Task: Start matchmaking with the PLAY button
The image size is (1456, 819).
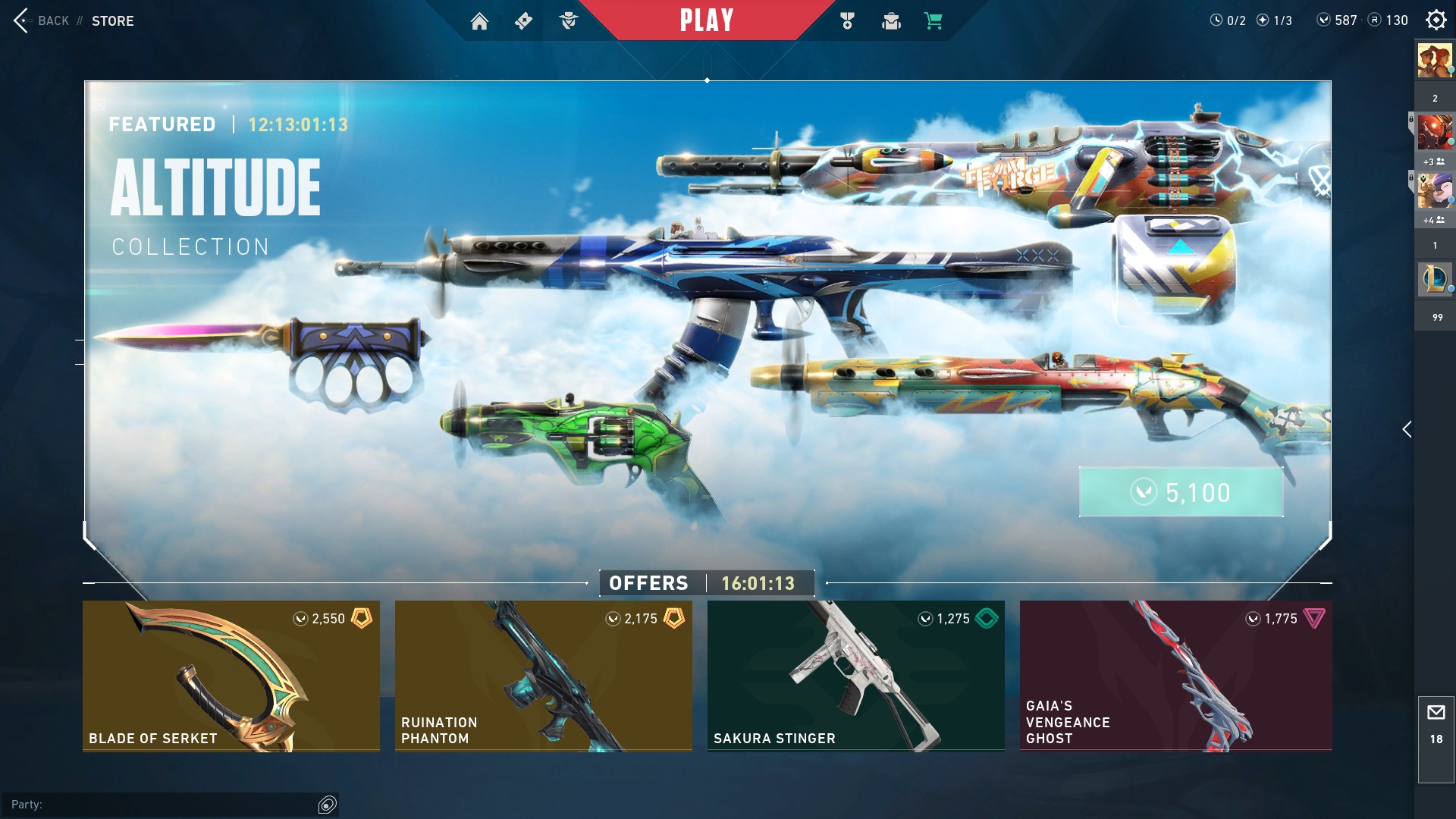Action: pos(706,20)
